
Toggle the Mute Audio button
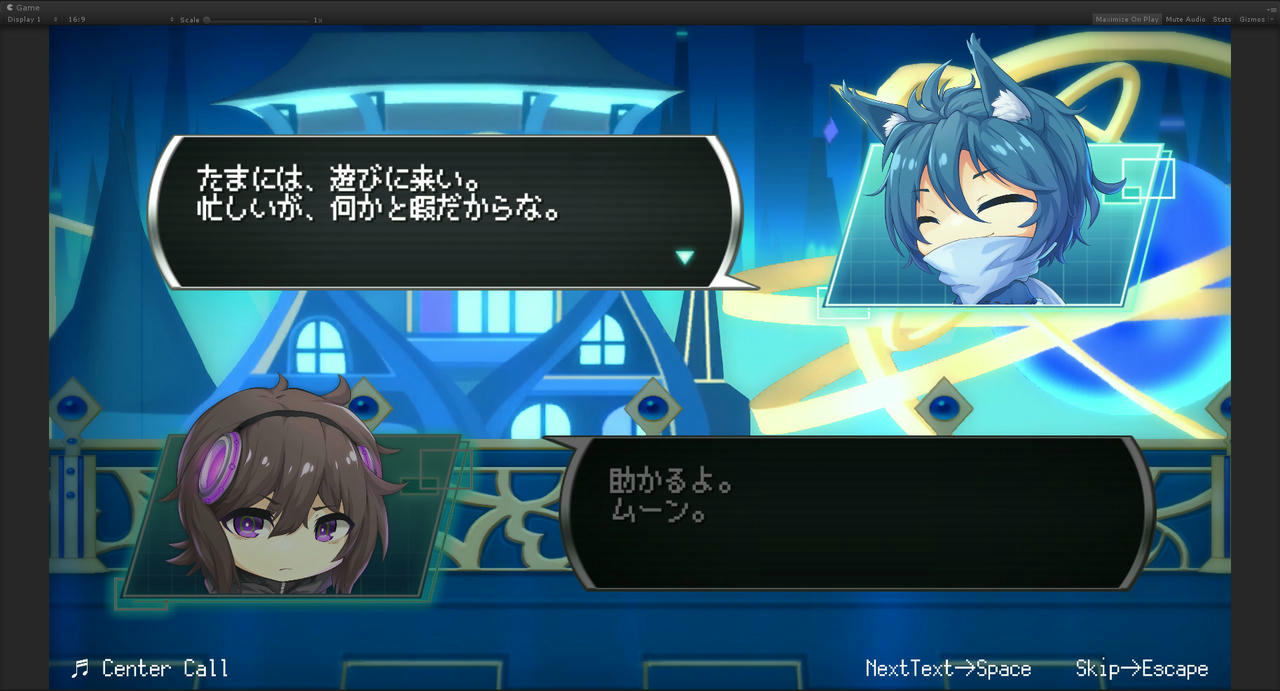[1185, 19]
